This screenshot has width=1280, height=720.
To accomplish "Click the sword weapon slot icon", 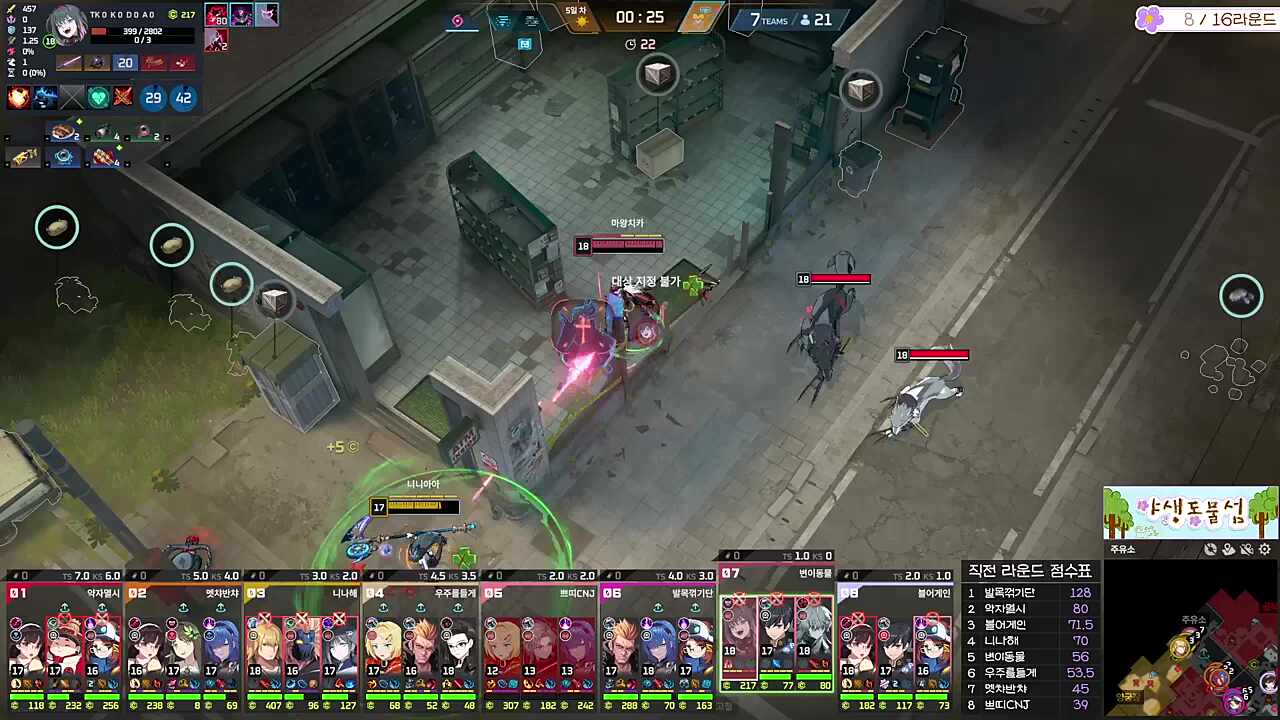I will [x=69, y=63].
